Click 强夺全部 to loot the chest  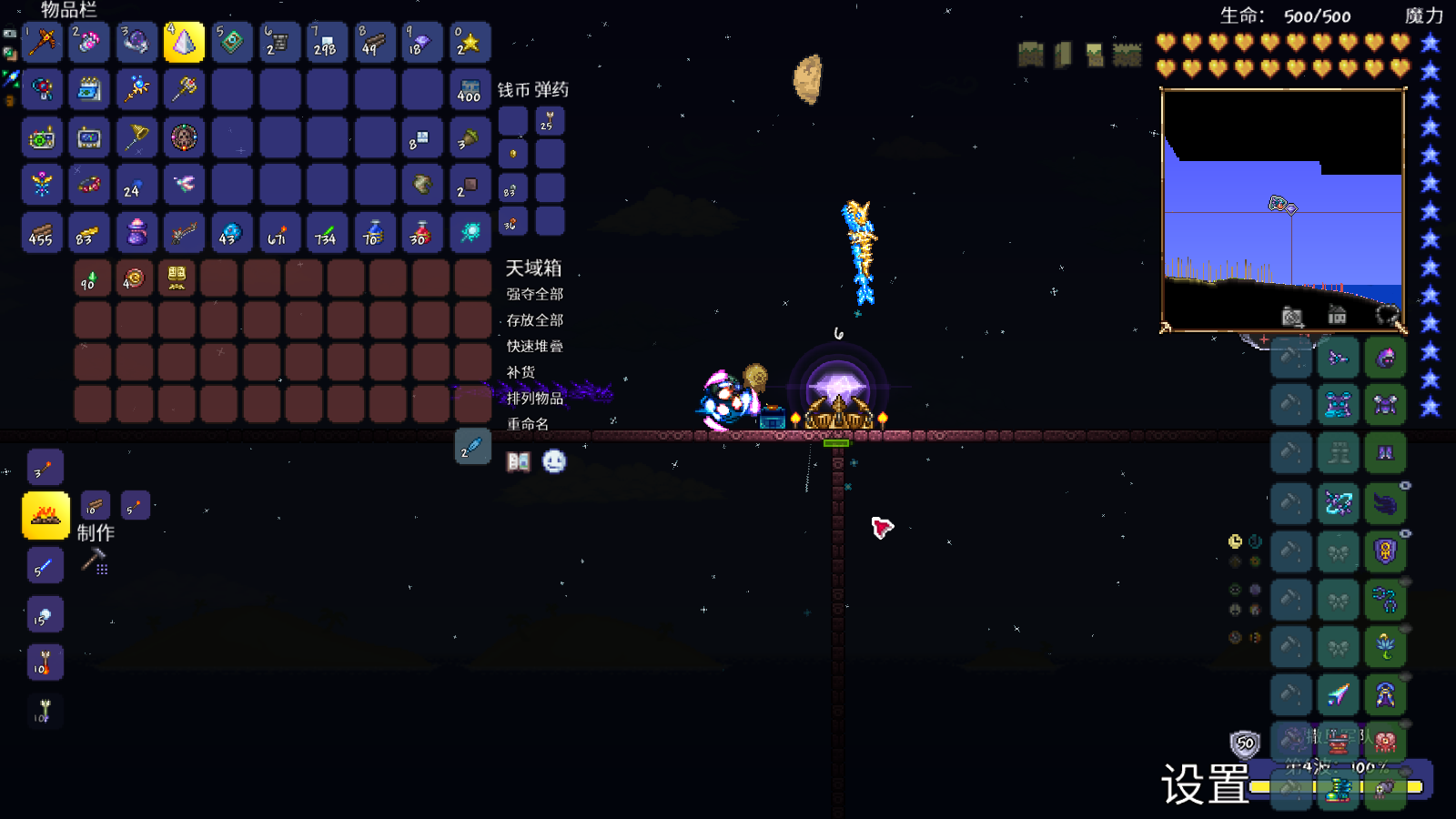click(x=535, y=294)
